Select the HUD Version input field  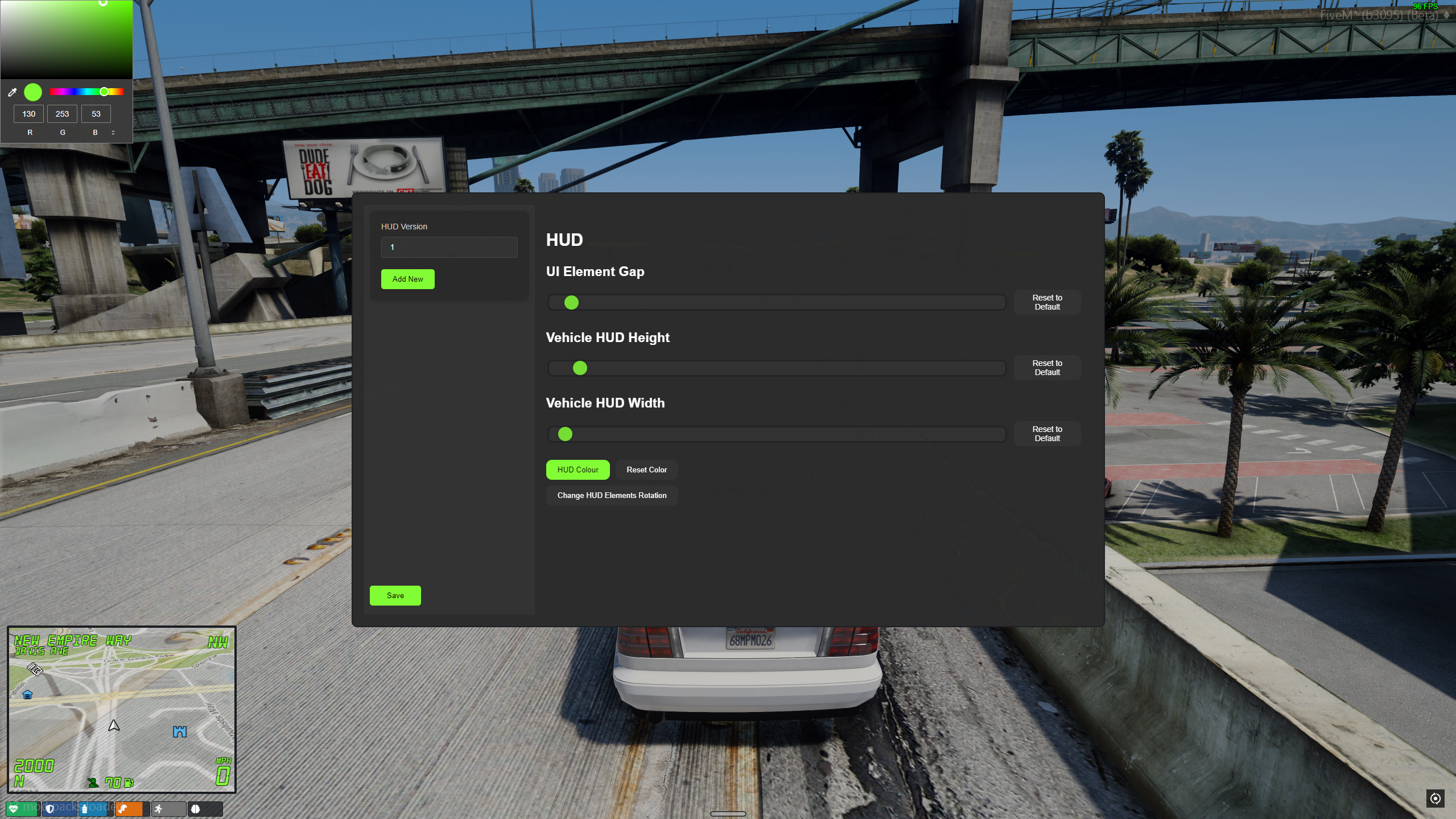[449, 247]
